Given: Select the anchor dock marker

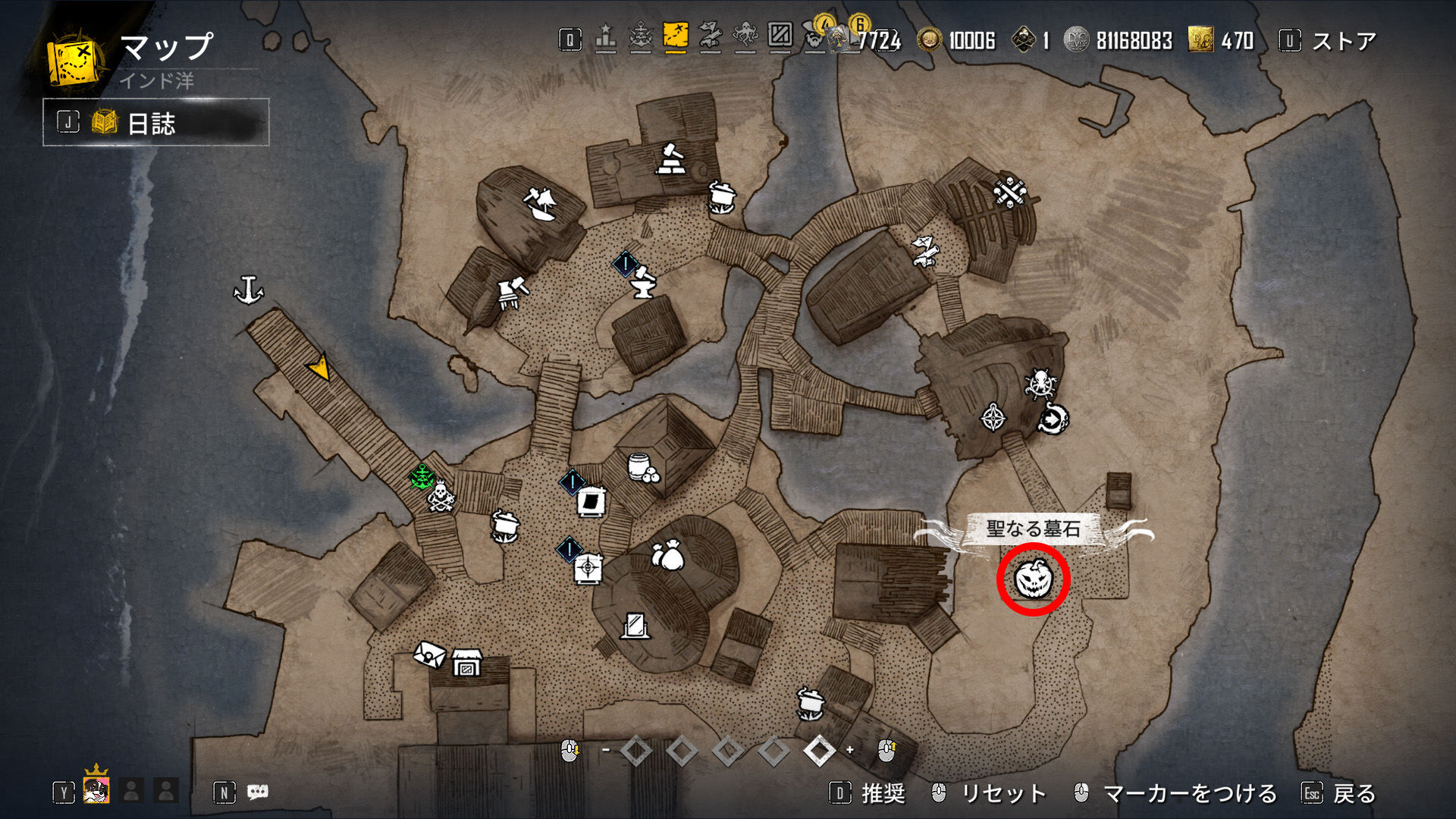Looking at the screenshot, I should coord(248,290).
